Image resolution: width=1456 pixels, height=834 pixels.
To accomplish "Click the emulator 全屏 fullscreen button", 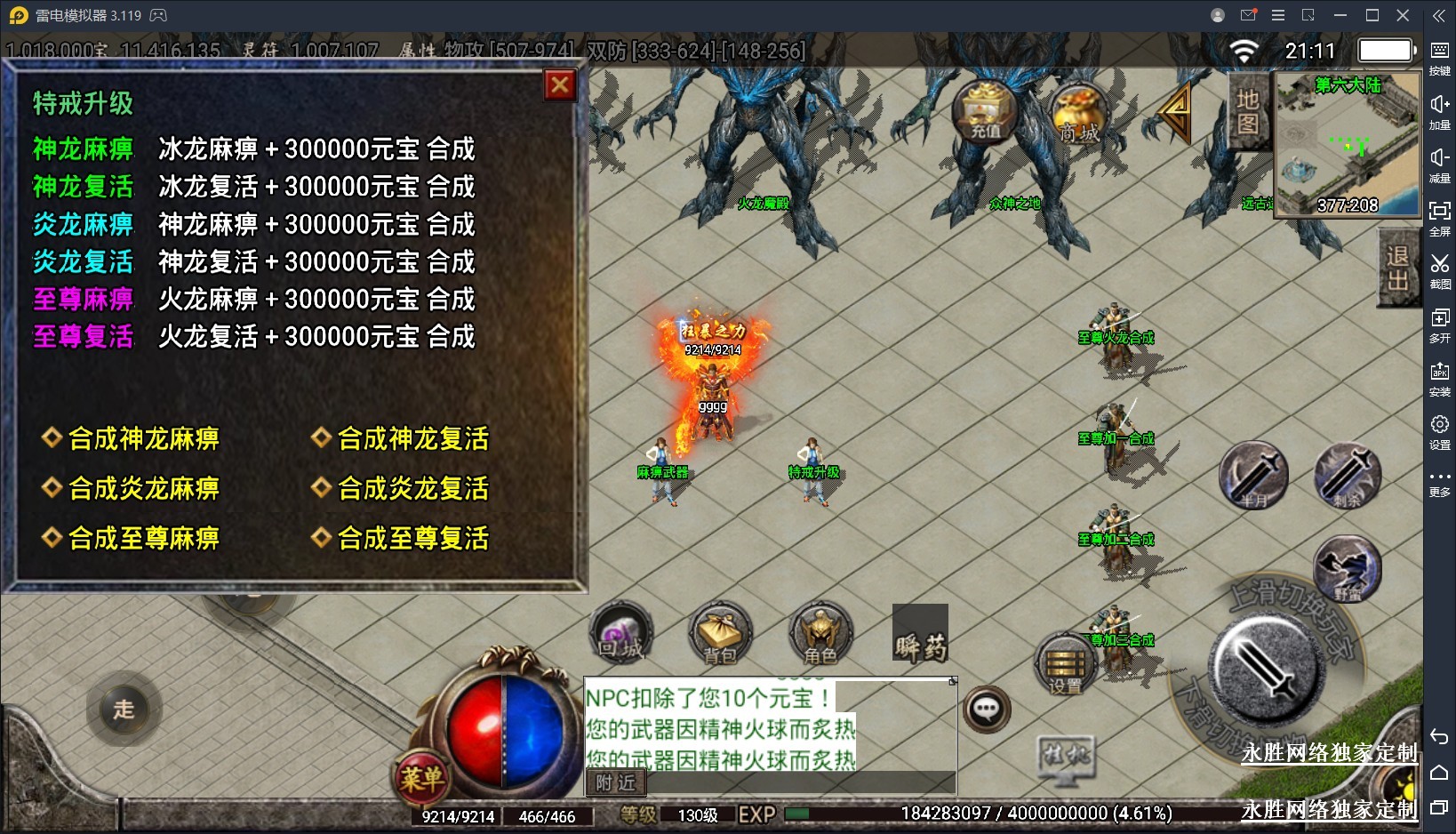I will click(x=1439, y=217).
